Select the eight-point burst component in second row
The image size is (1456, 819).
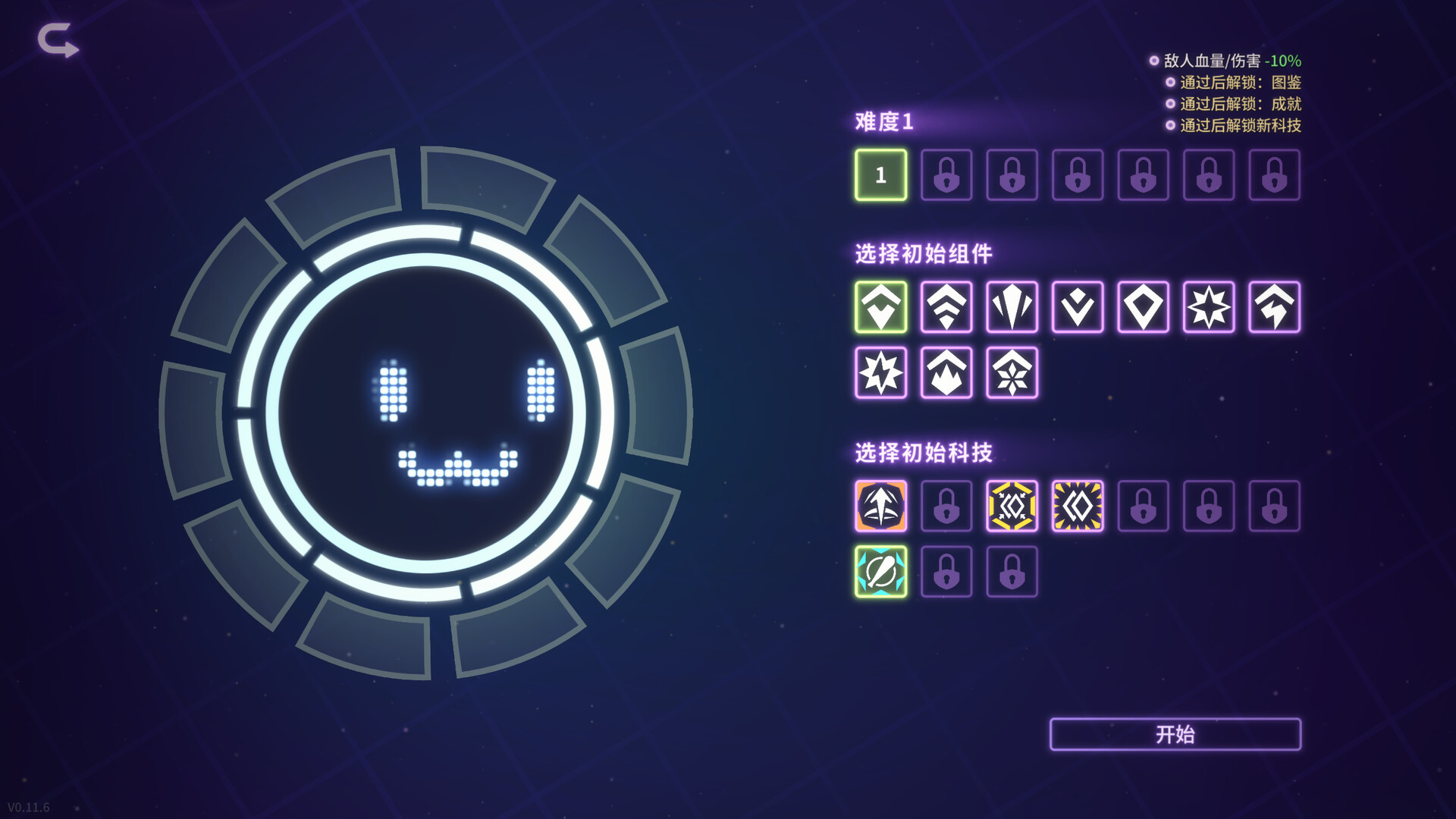click(880, 375)
